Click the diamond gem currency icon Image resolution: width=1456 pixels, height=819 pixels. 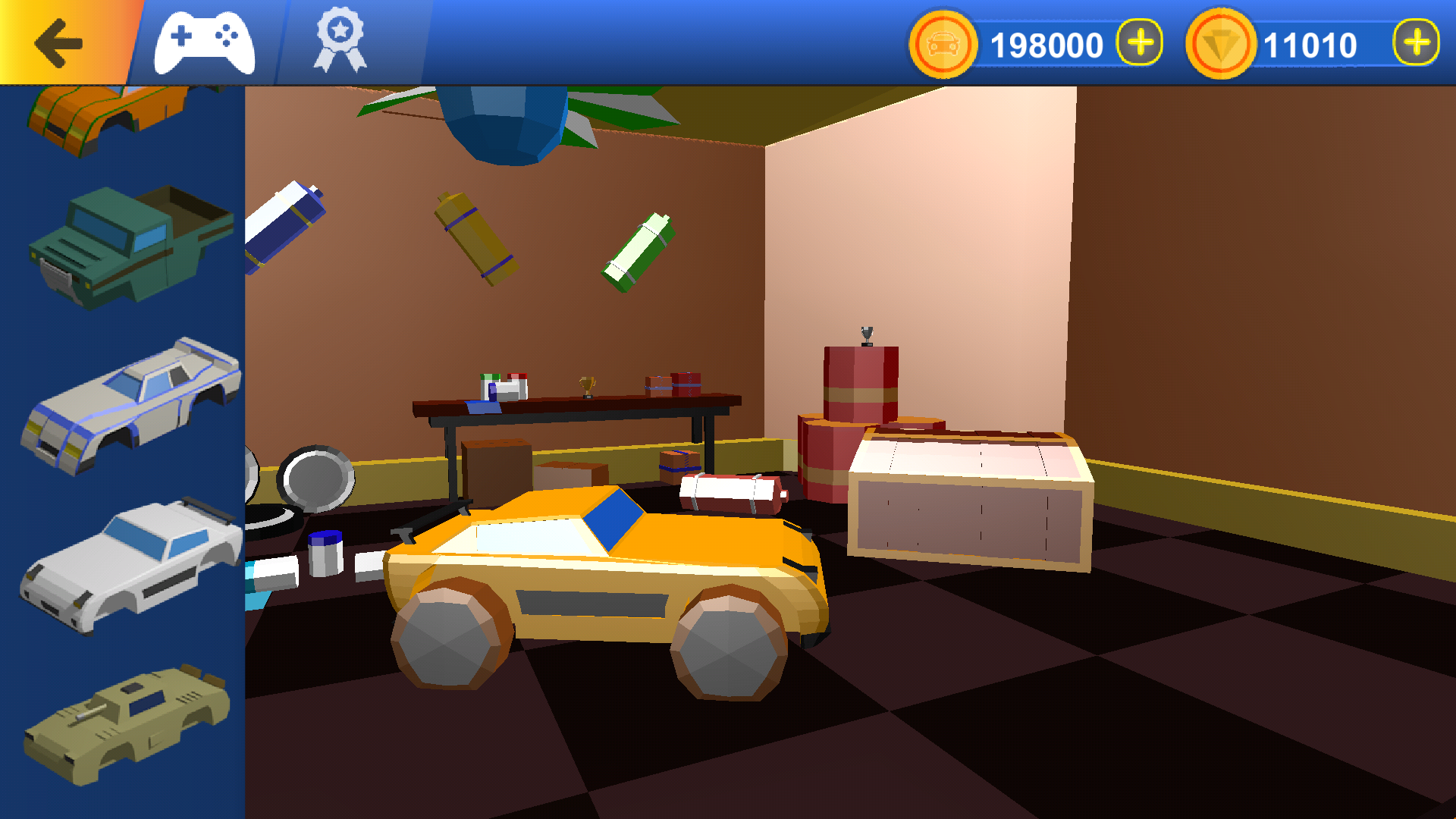(x=1219, y=43)
